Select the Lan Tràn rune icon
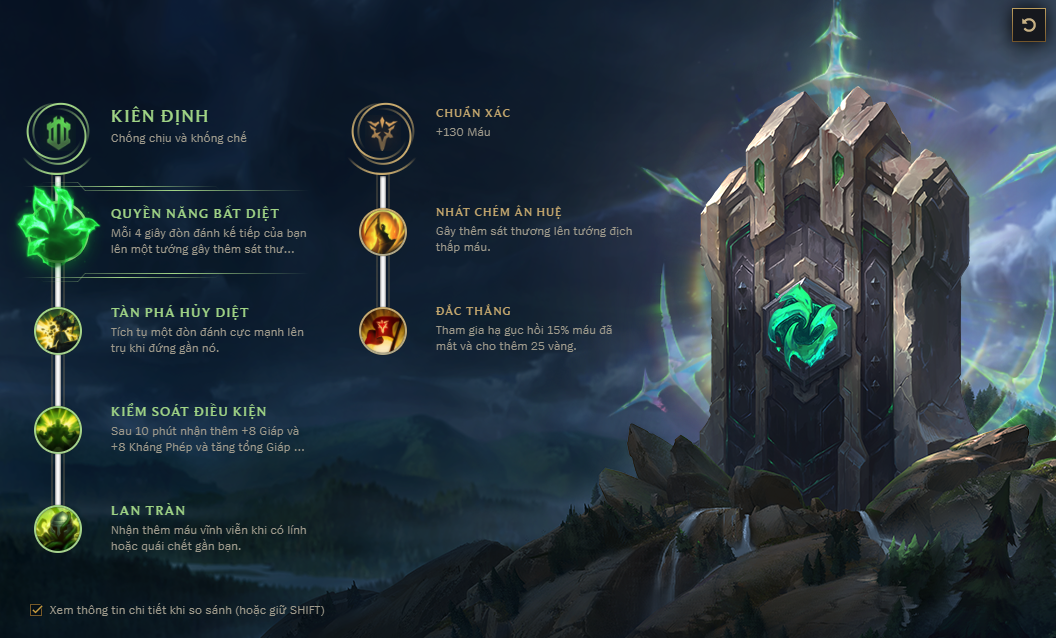 [x=58, y=528]
